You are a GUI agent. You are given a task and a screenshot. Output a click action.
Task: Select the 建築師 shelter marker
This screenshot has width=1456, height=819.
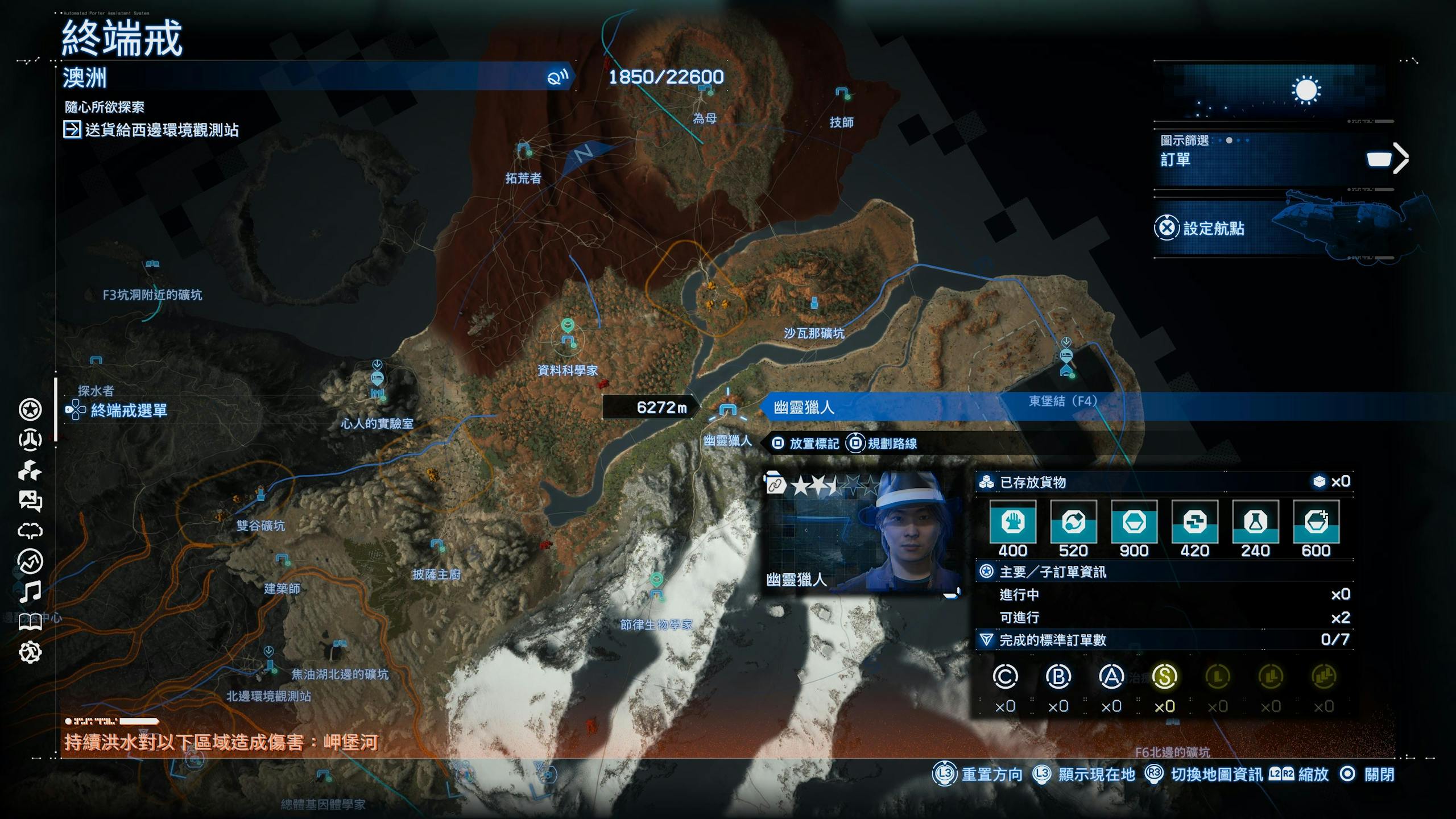[x=282, y=559]
